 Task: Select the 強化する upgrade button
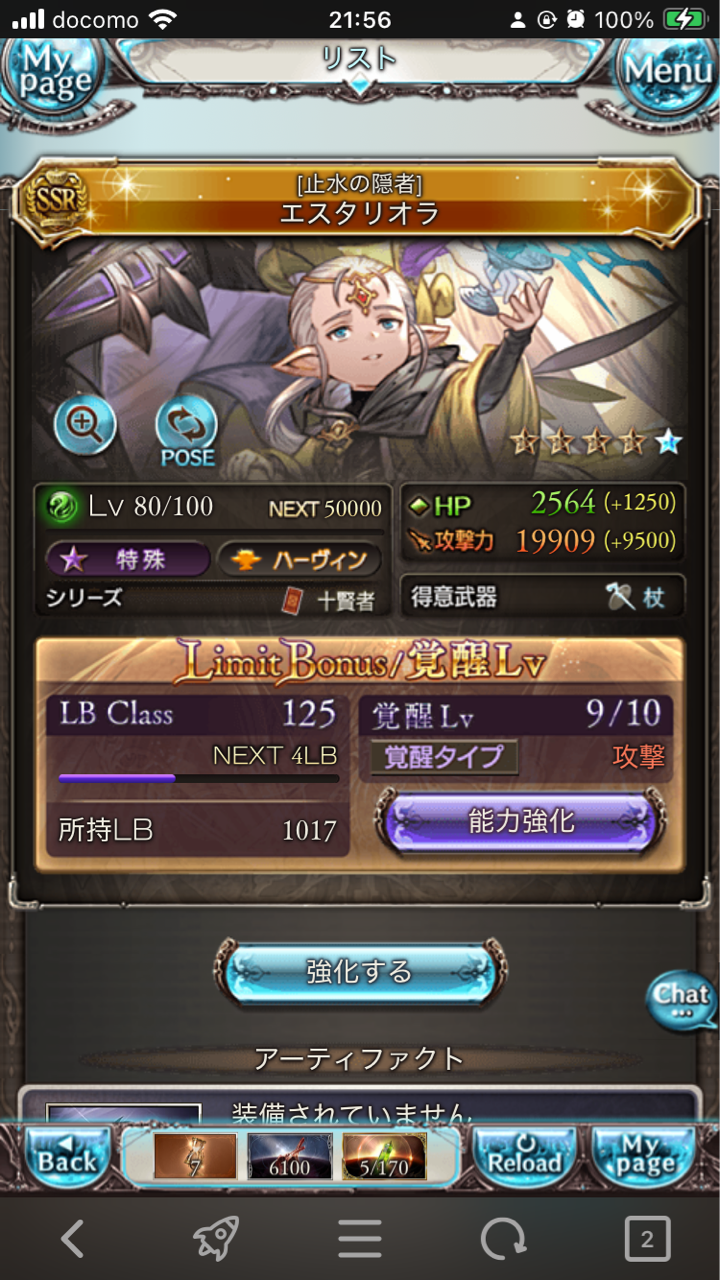tap(359, 971)
